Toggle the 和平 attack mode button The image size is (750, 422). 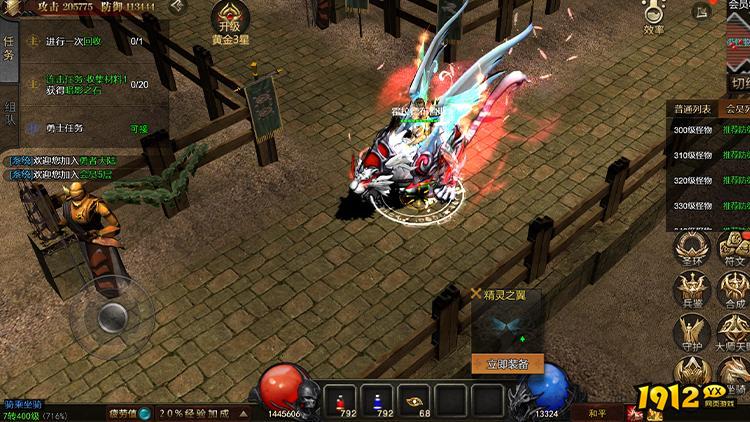(x=596, y=411)
